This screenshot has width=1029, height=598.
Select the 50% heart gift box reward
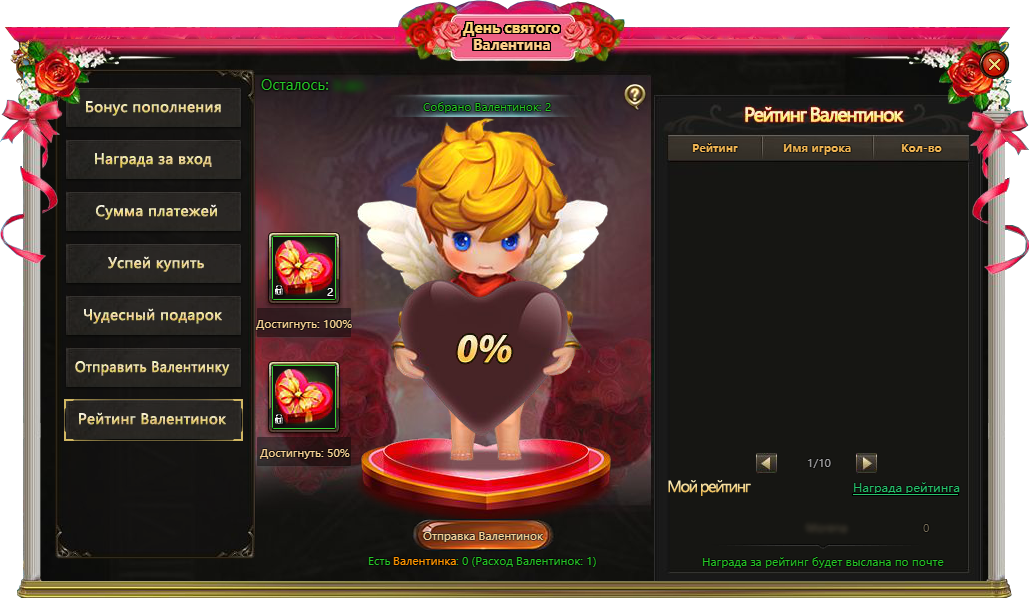304,396
